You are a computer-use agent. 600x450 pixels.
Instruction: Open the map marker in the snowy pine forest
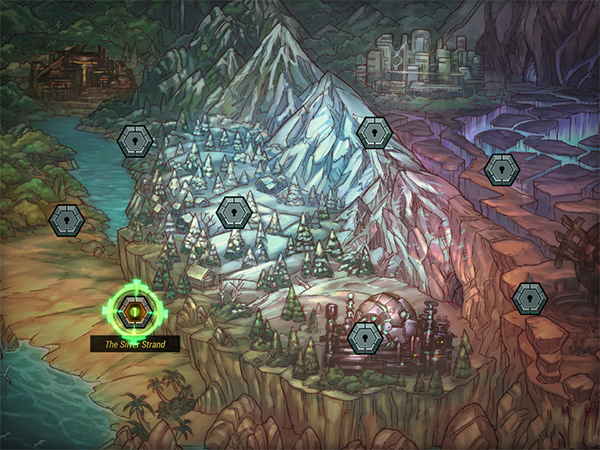[x=234, y=211]
